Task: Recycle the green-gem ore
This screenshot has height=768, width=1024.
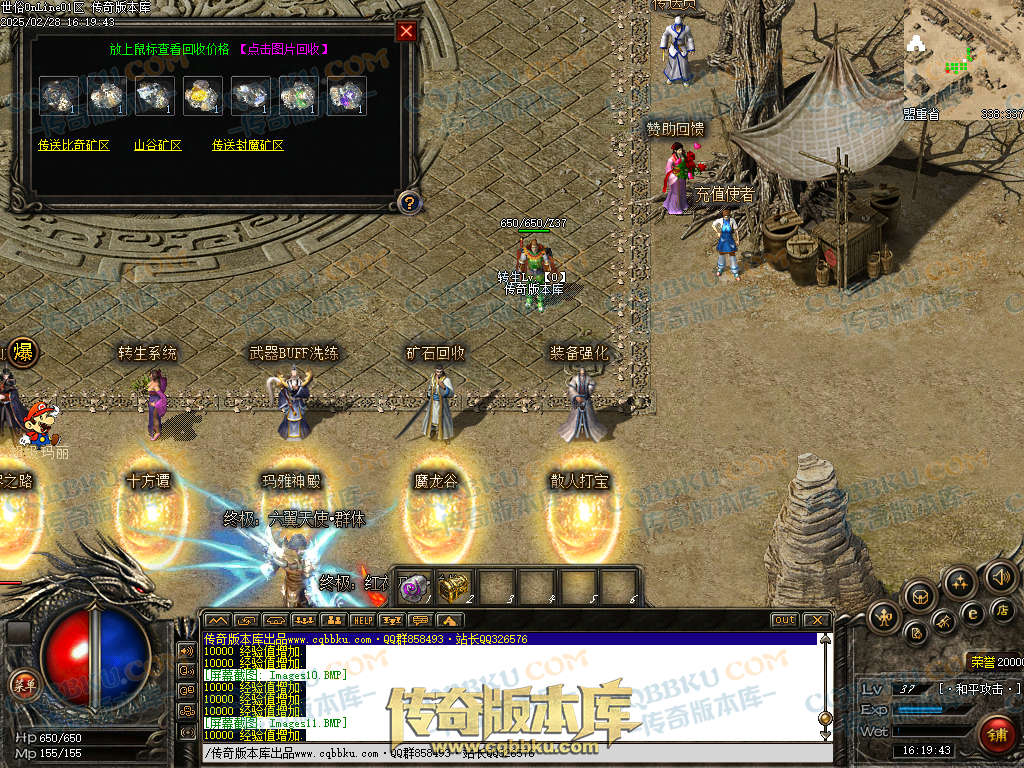Action: click(x=298, y=95)
